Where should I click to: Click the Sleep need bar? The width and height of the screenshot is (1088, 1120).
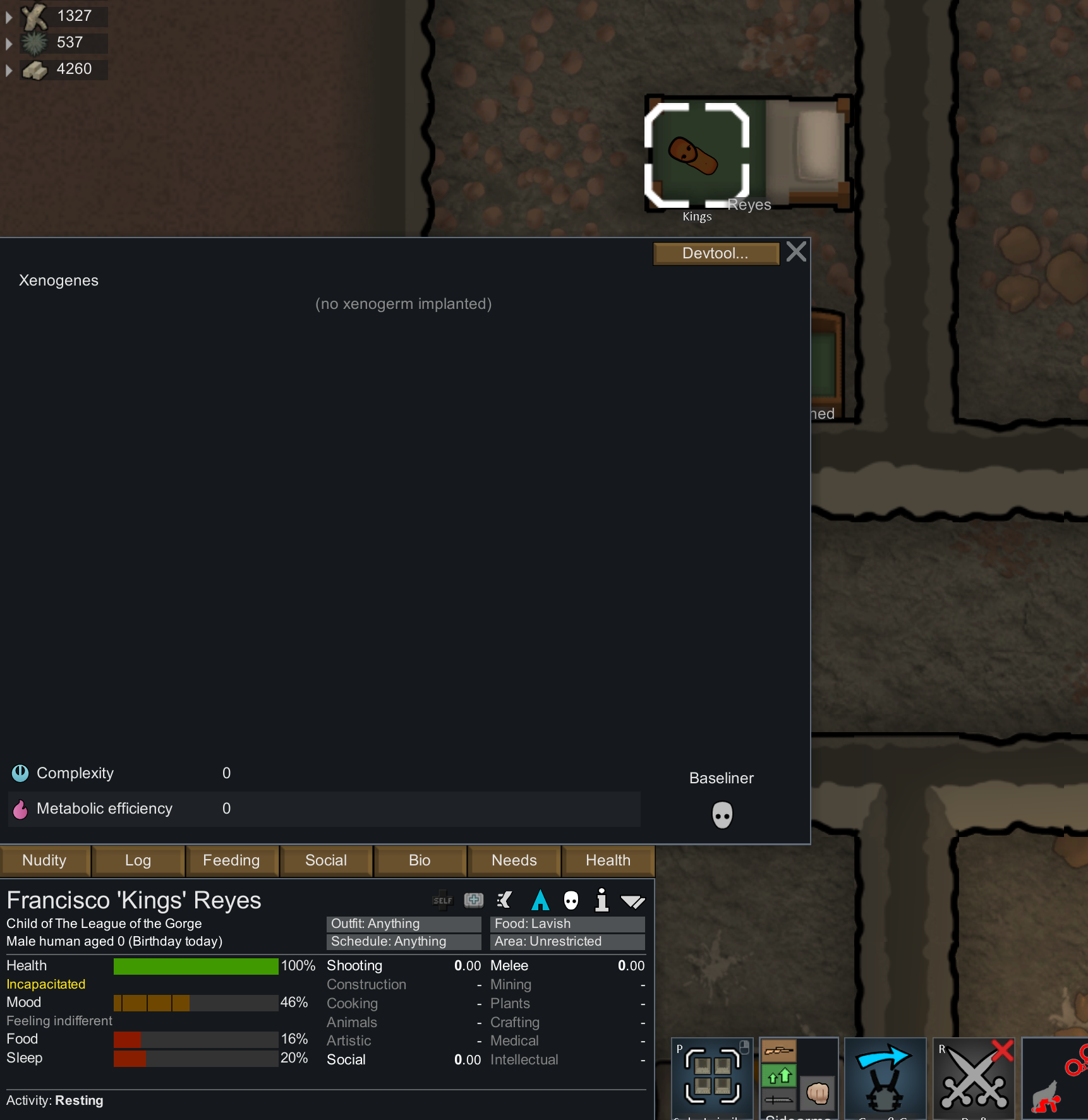[x=195, y=1059]
